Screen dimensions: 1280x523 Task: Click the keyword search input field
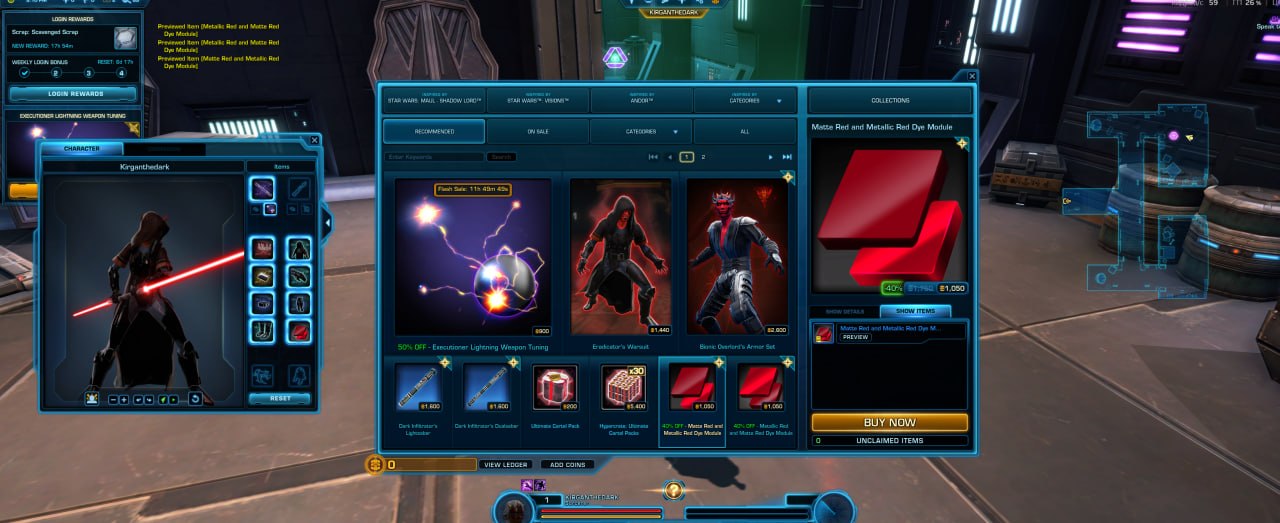(x=435, y=157)
